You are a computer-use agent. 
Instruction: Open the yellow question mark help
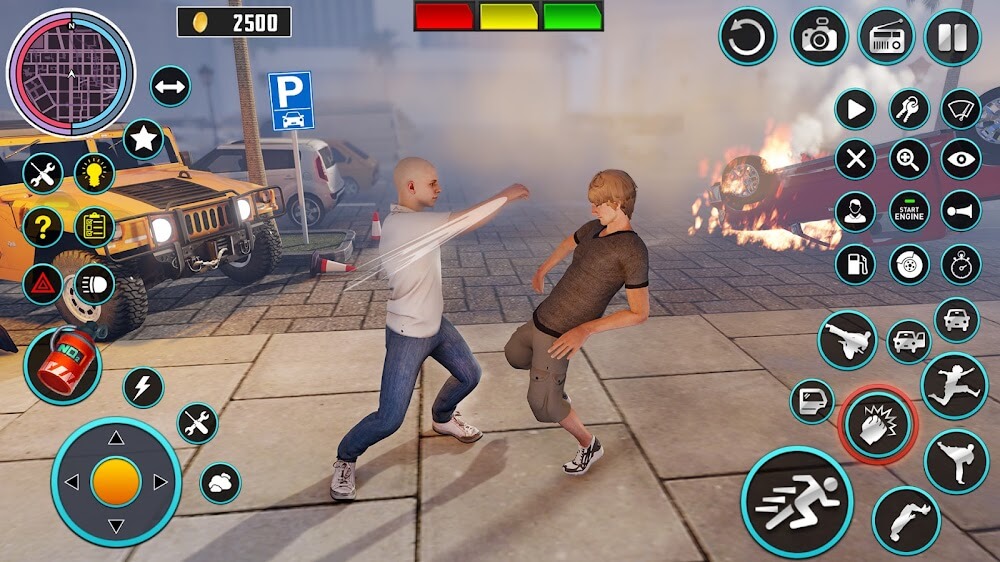pyautogui.click(x=42, y=227)
